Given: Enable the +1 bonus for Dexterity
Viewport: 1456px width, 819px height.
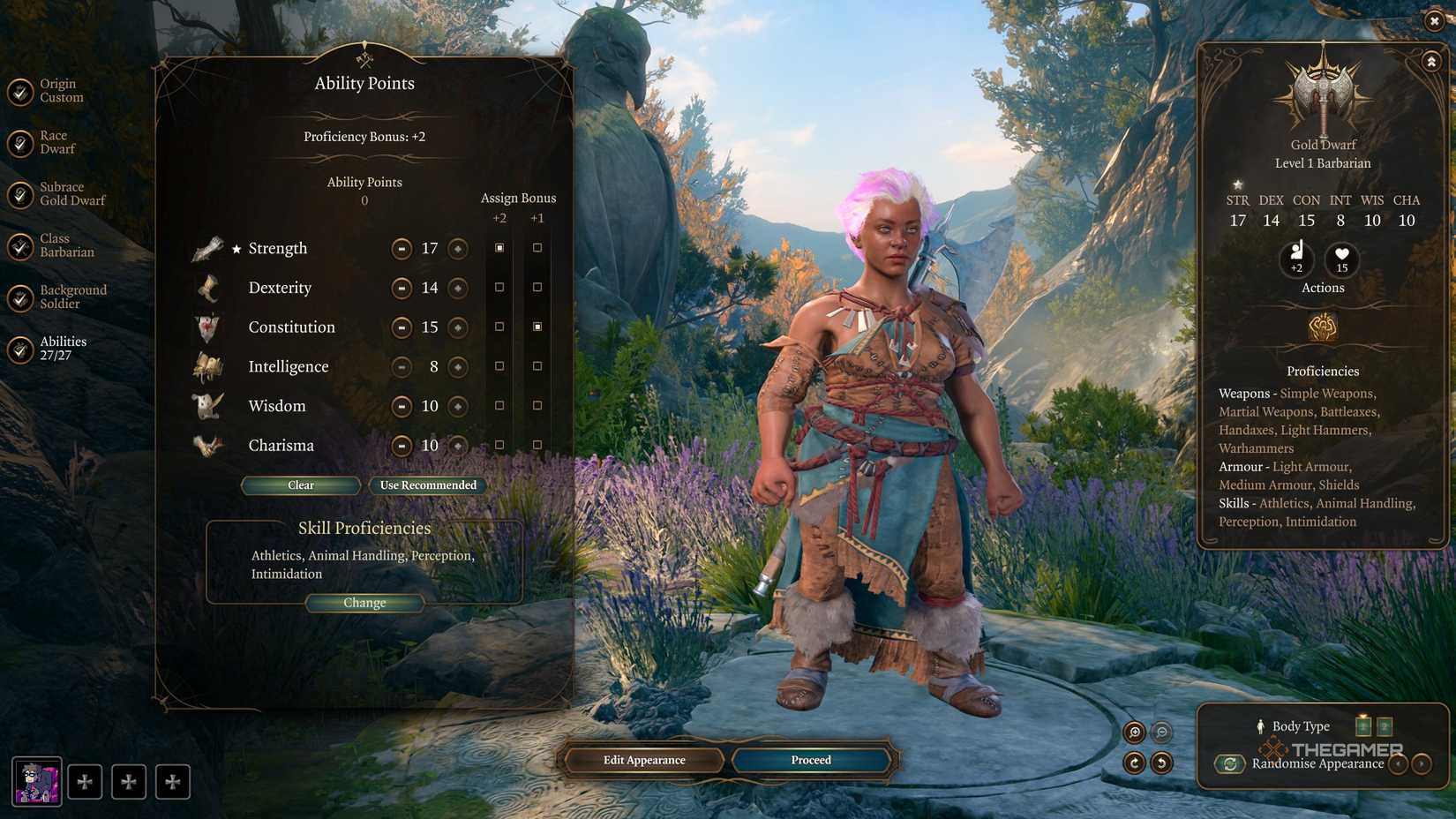Looking at the screenshot, I should tap(537, 288).
